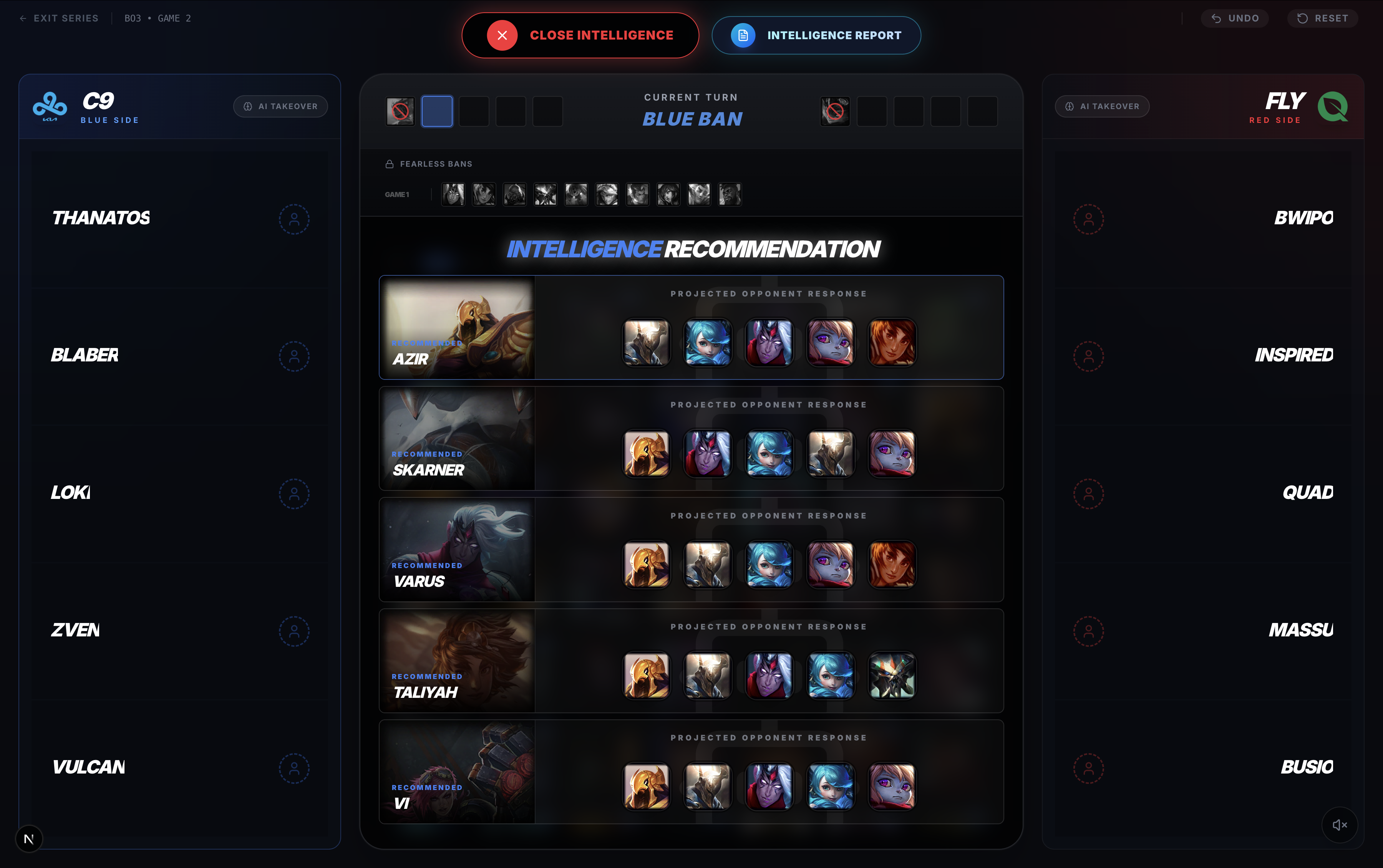Enable AI Takeover for FLY
The width and height of the screenshot is (1383, 868).
coord(1102,106)
